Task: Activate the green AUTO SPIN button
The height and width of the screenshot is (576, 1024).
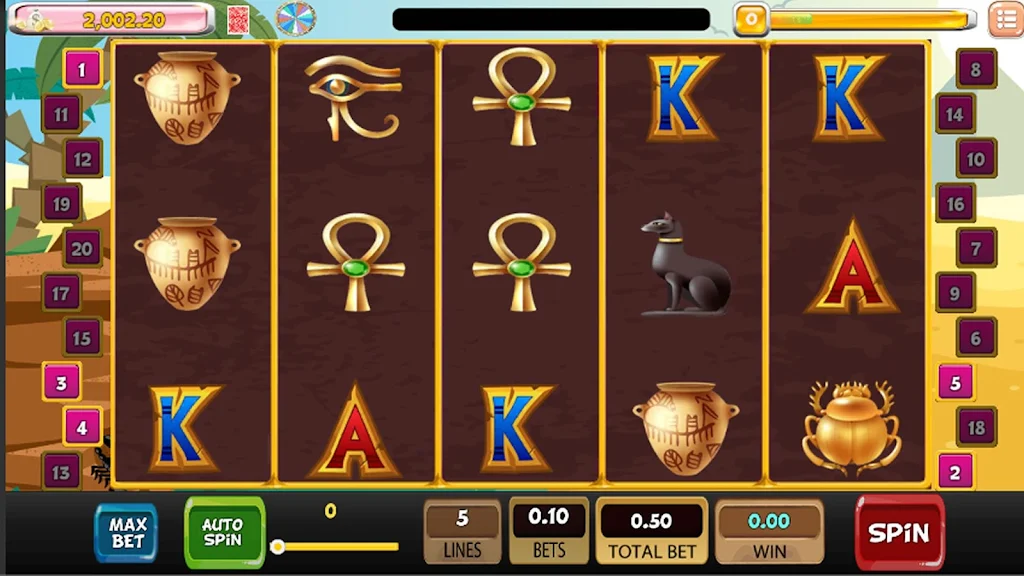Action: pyautogui.click(x=224, y=531)
